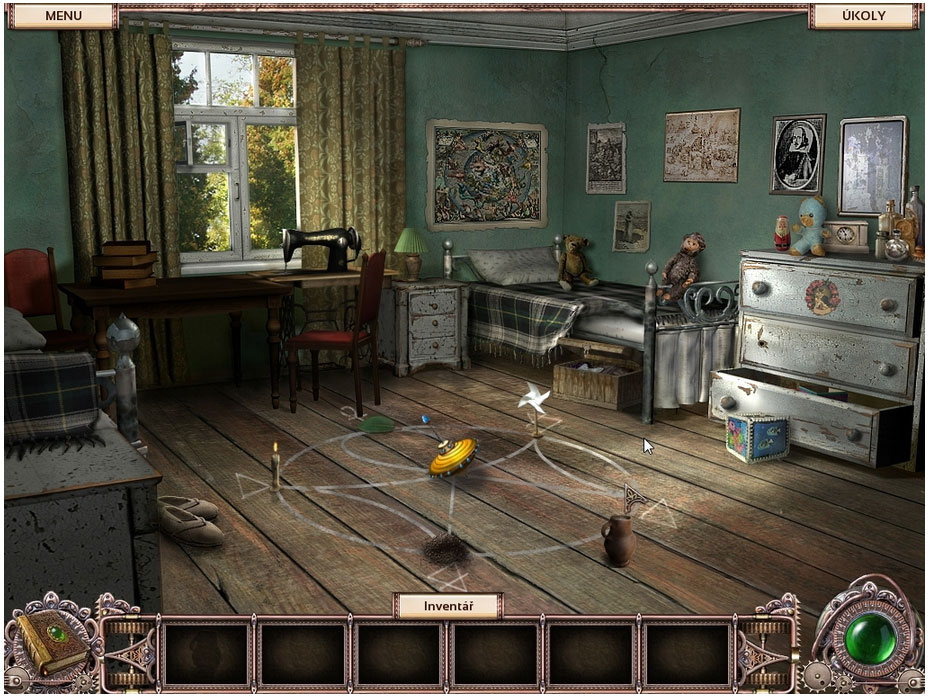The image size is (929, 698).
Task: Open the MENU button
Action: point(63,16)
